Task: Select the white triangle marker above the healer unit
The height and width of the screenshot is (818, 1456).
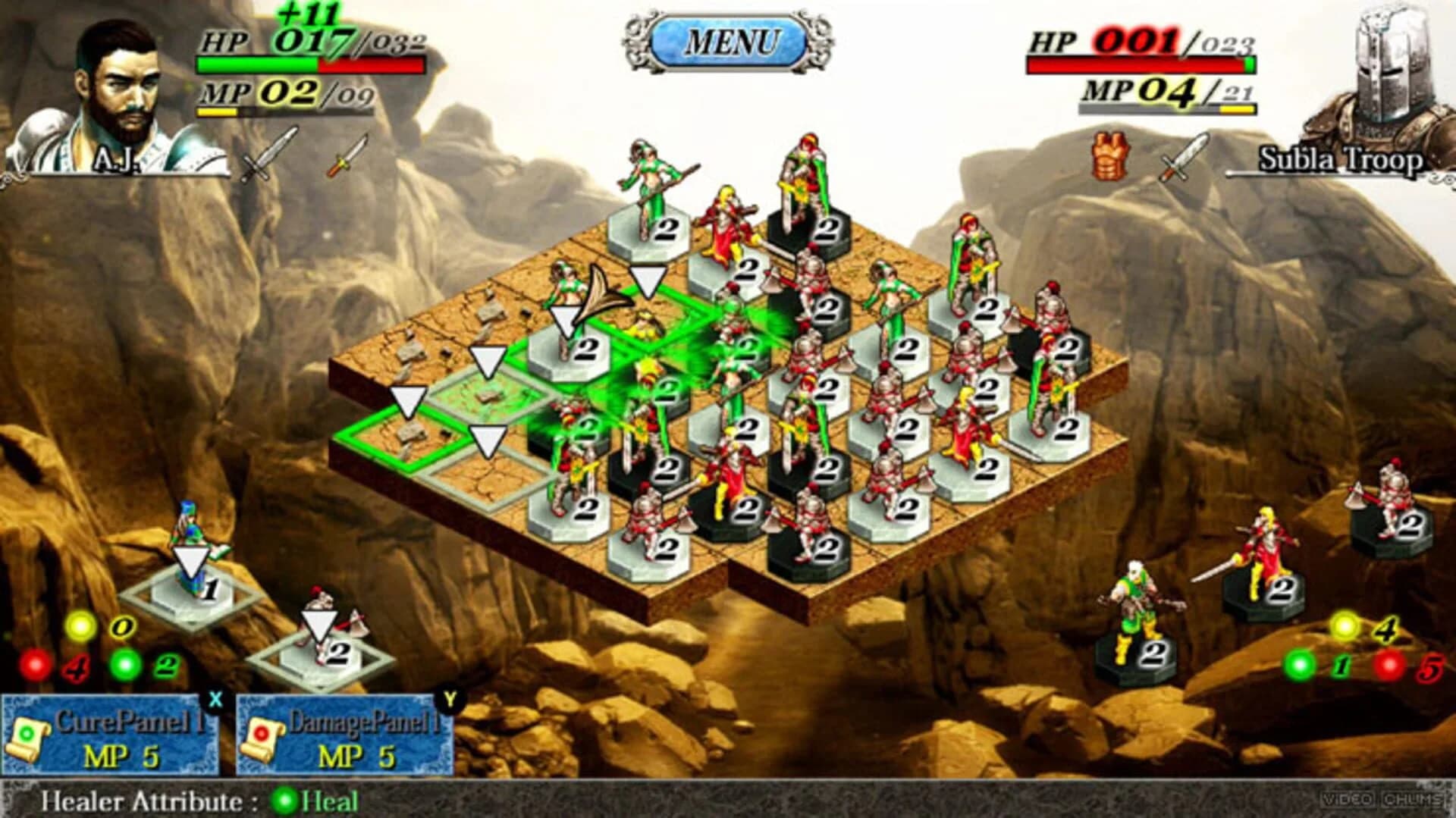Action: (x=193, y=561)
